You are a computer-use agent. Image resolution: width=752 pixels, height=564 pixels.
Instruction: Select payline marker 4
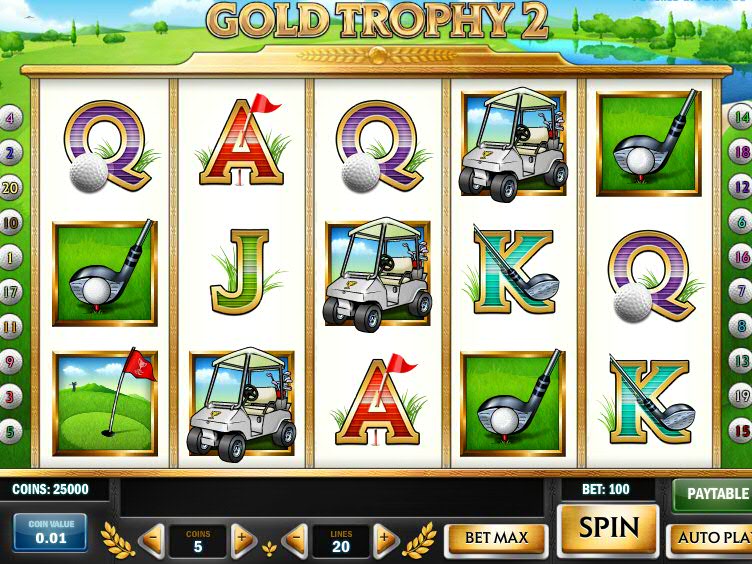pos(11,118)
